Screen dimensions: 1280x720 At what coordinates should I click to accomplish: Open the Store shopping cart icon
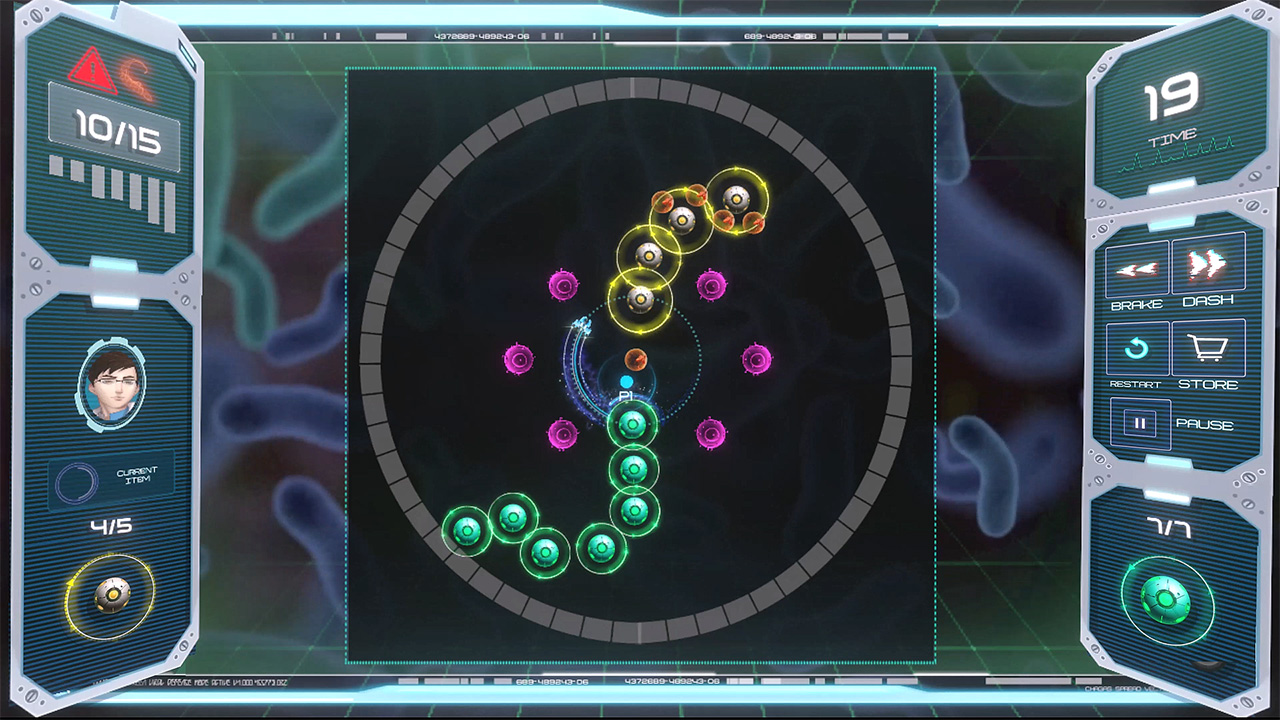click(x=1209, y=347)
